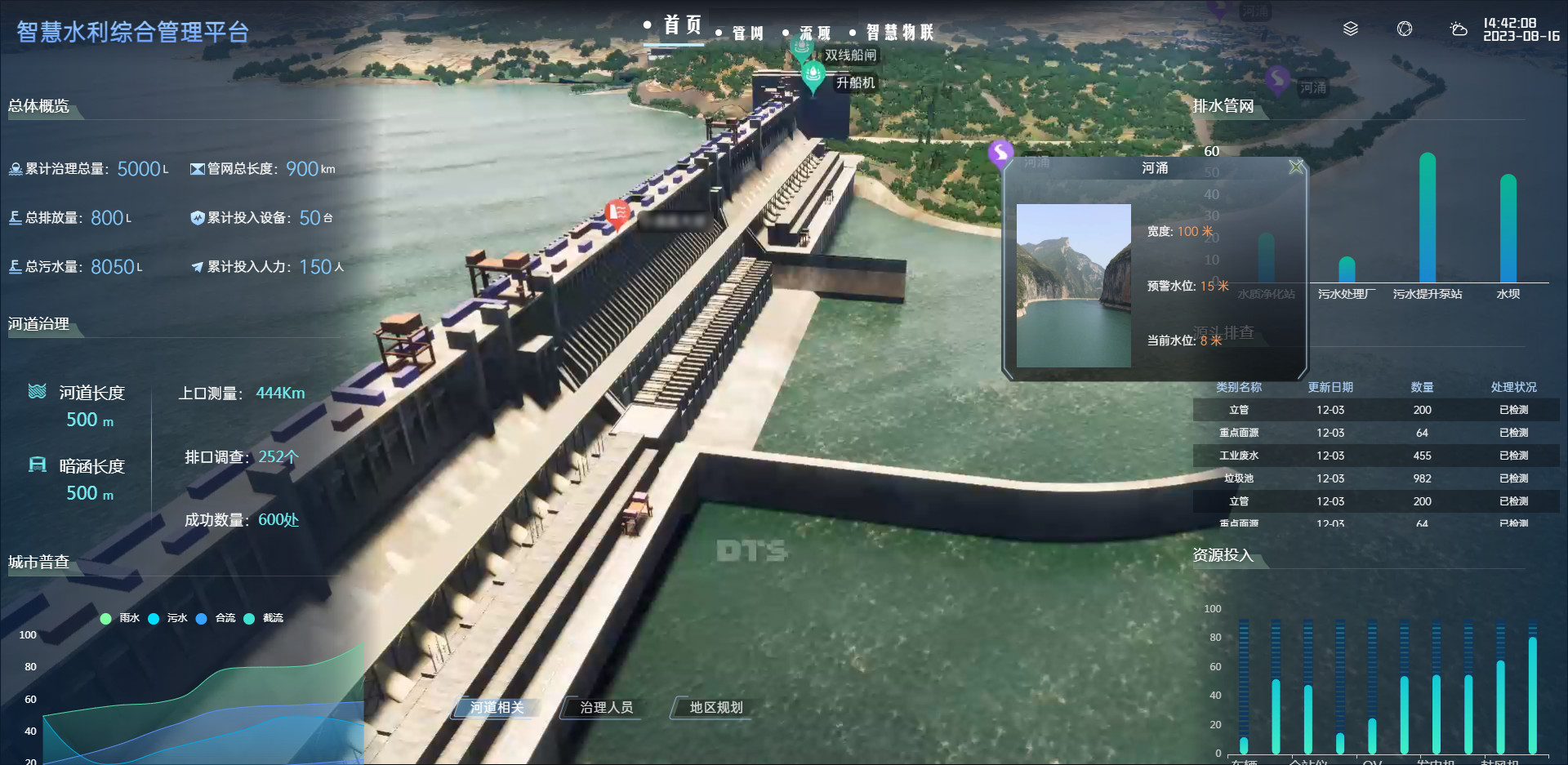Go to the 智慧物联 tab
The width and height of the screenshot is (1568, 765).
(899, 33)
